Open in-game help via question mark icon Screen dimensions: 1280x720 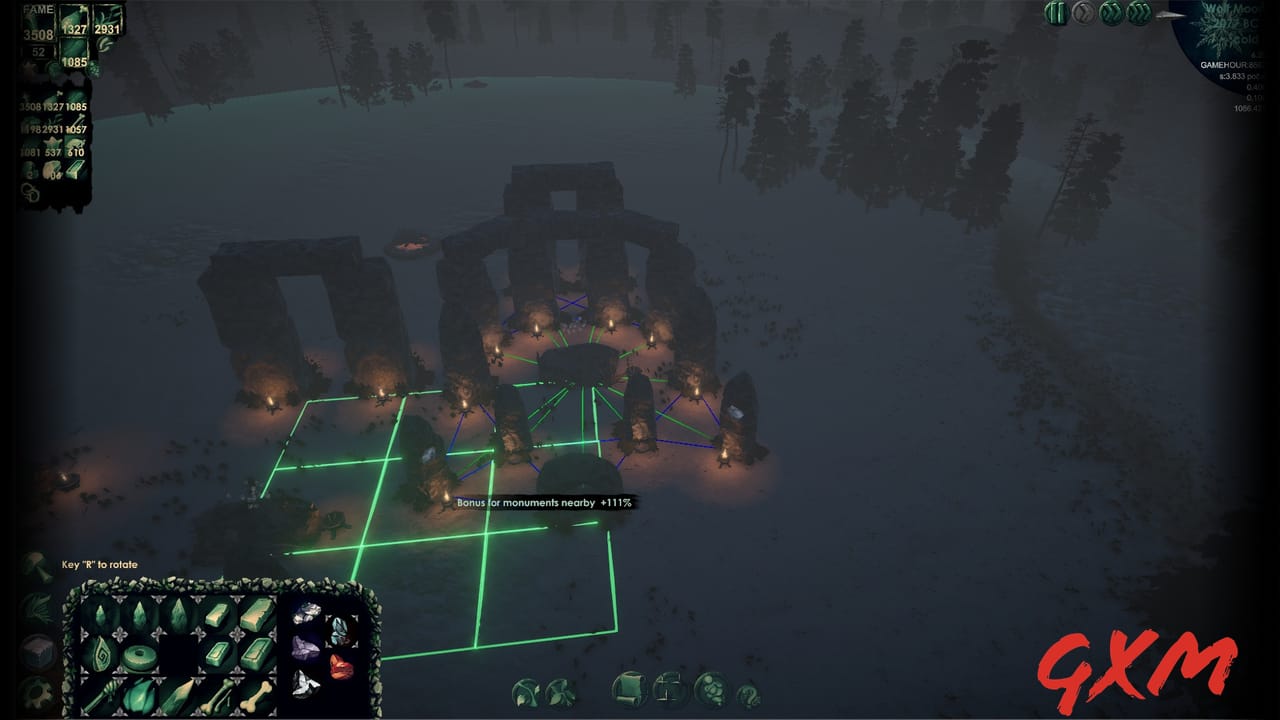point(749,692)
